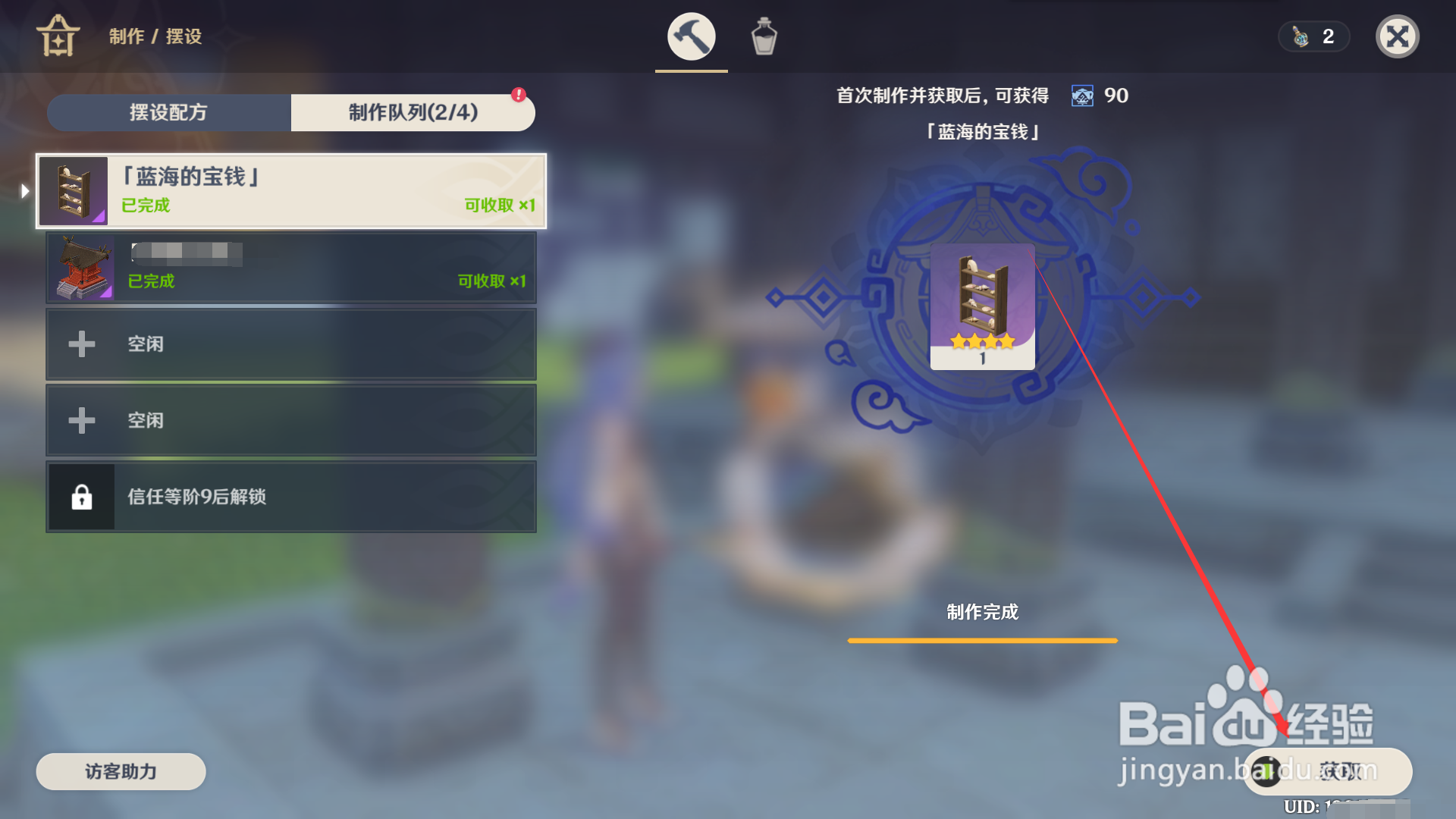
Task: Click the plus icon on the first empty slot
Action: coord(81,344)
